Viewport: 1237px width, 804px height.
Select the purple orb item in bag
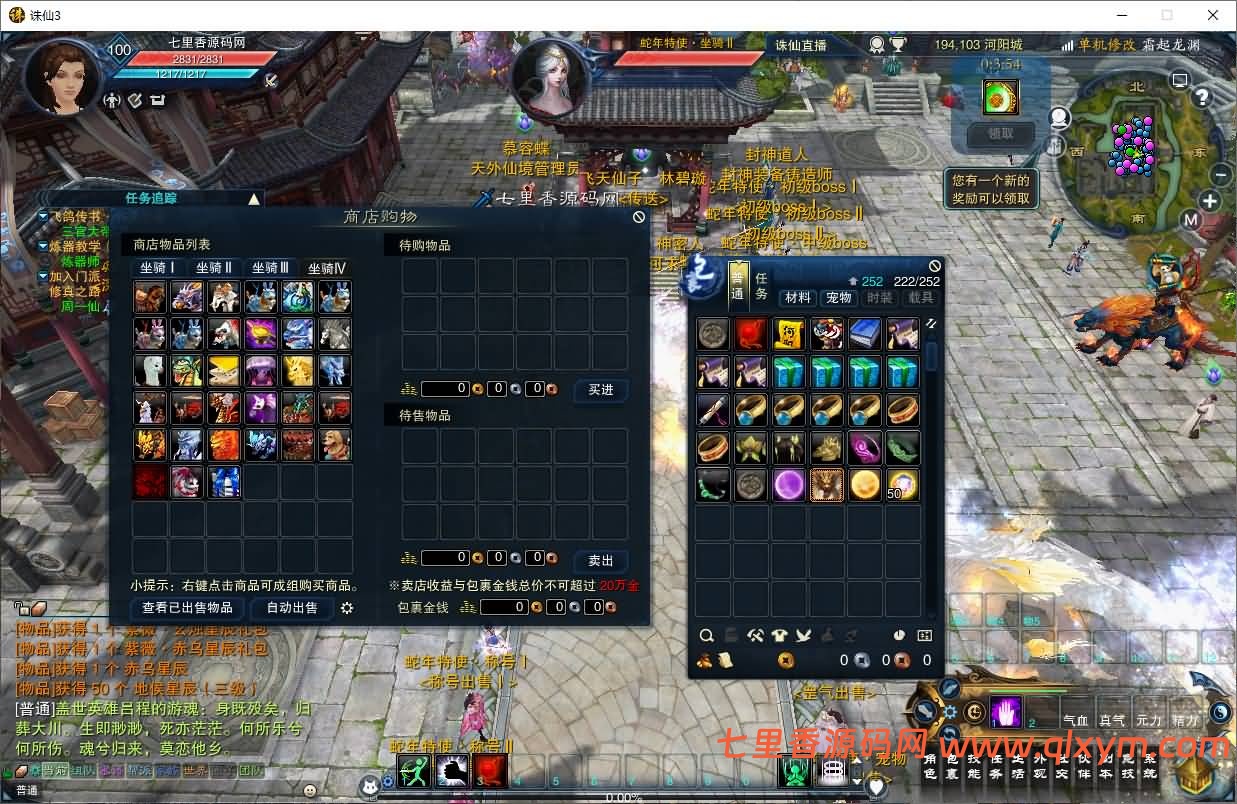coord(789,485)
